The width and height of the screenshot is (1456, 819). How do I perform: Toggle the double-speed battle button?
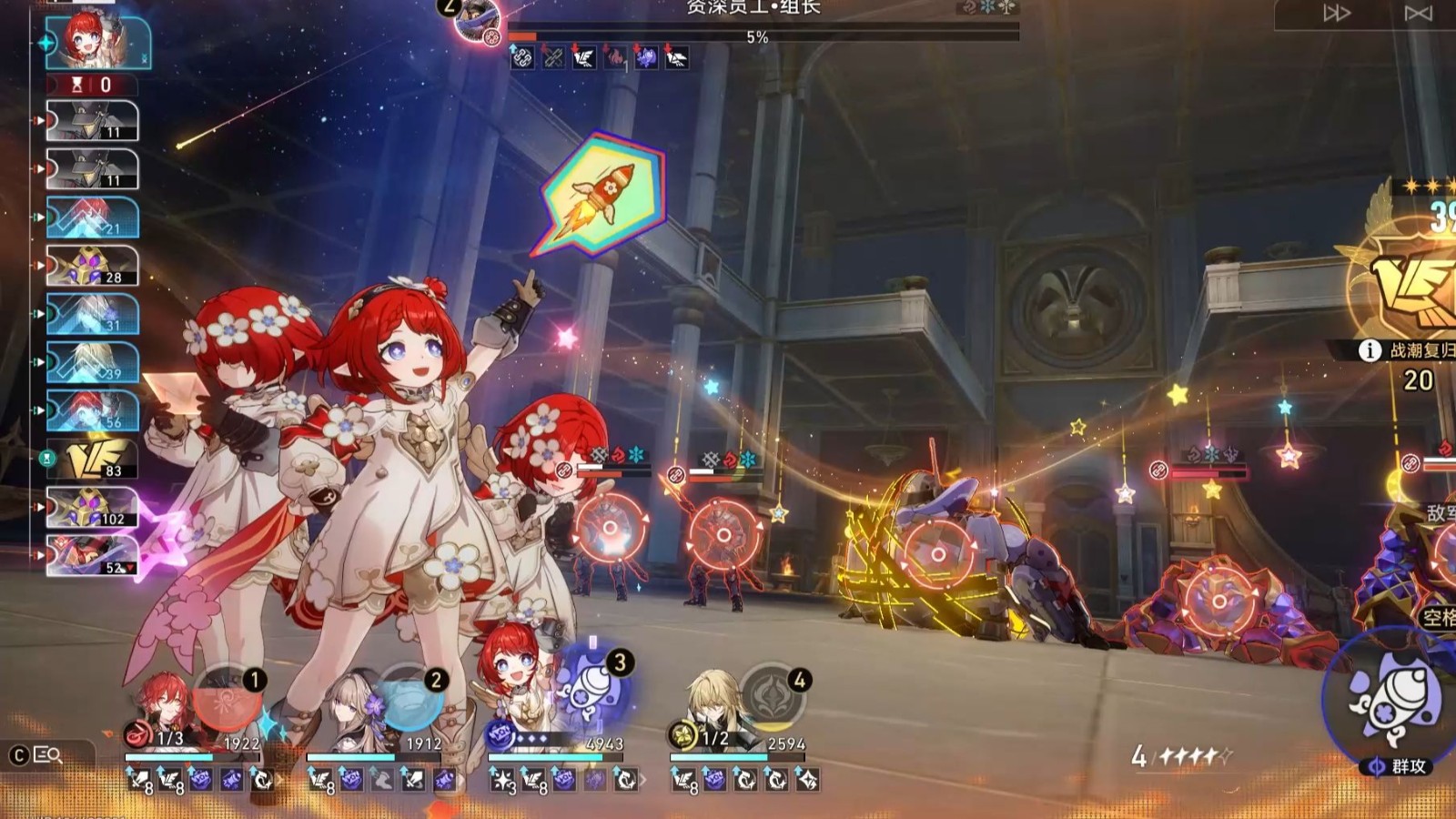(1336, 13)
